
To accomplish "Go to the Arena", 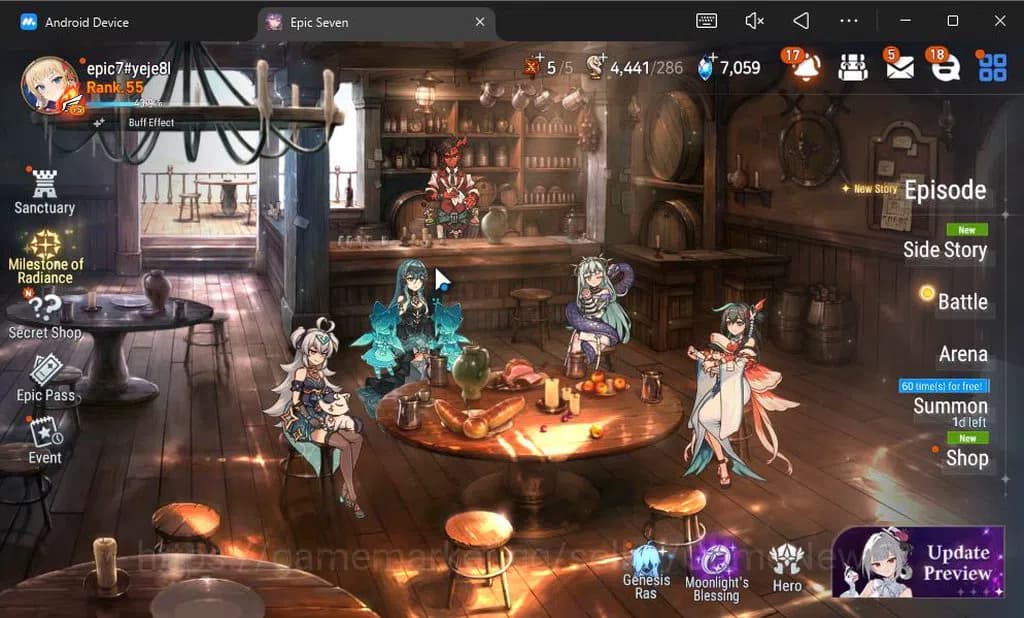I will click(x=962, y=354).
